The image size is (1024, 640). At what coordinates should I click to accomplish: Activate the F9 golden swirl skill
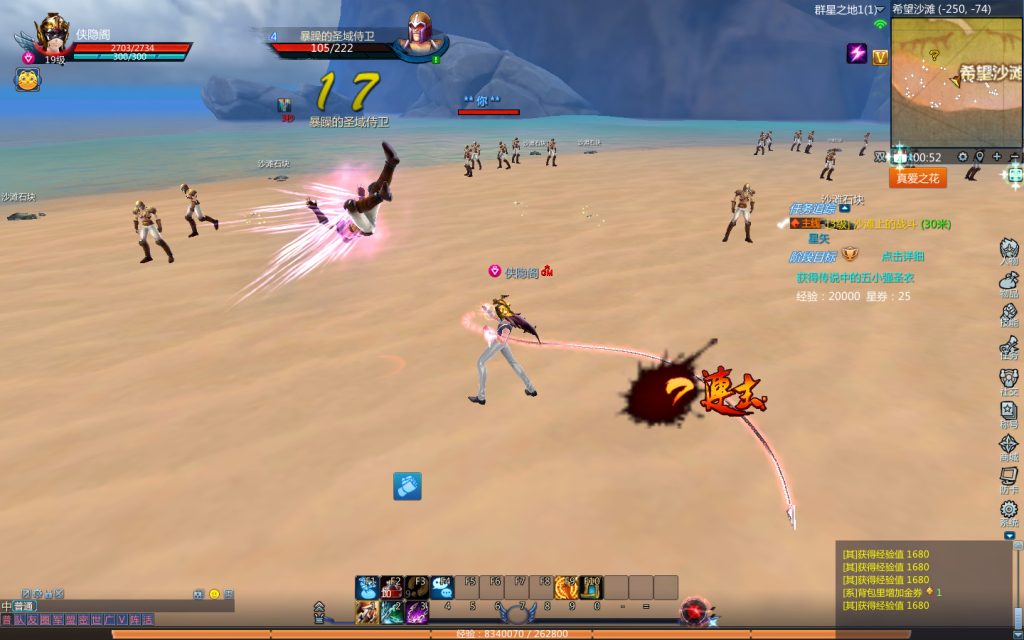[566, 587]
